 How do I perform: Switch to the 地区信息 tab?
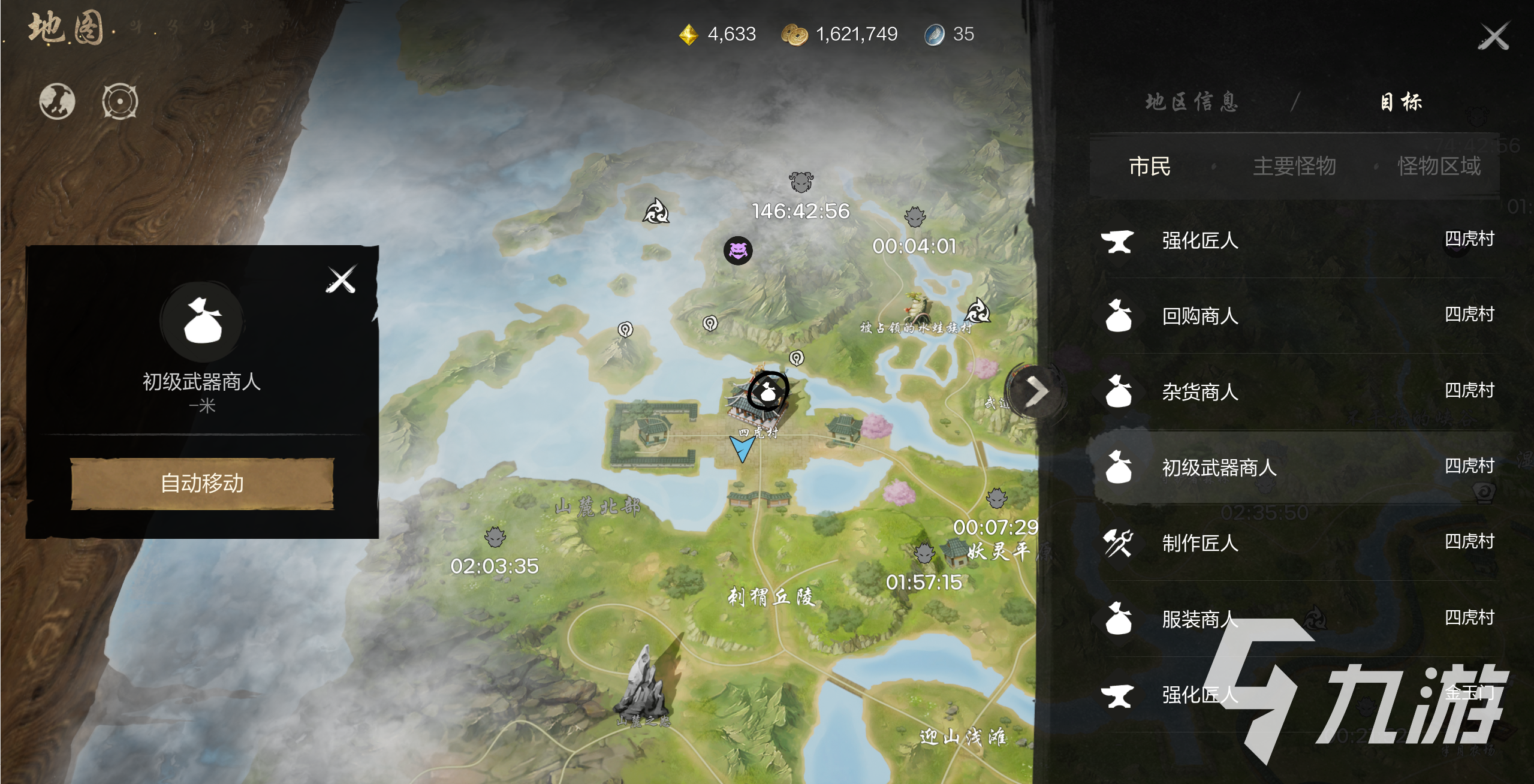click(1192, 102)
